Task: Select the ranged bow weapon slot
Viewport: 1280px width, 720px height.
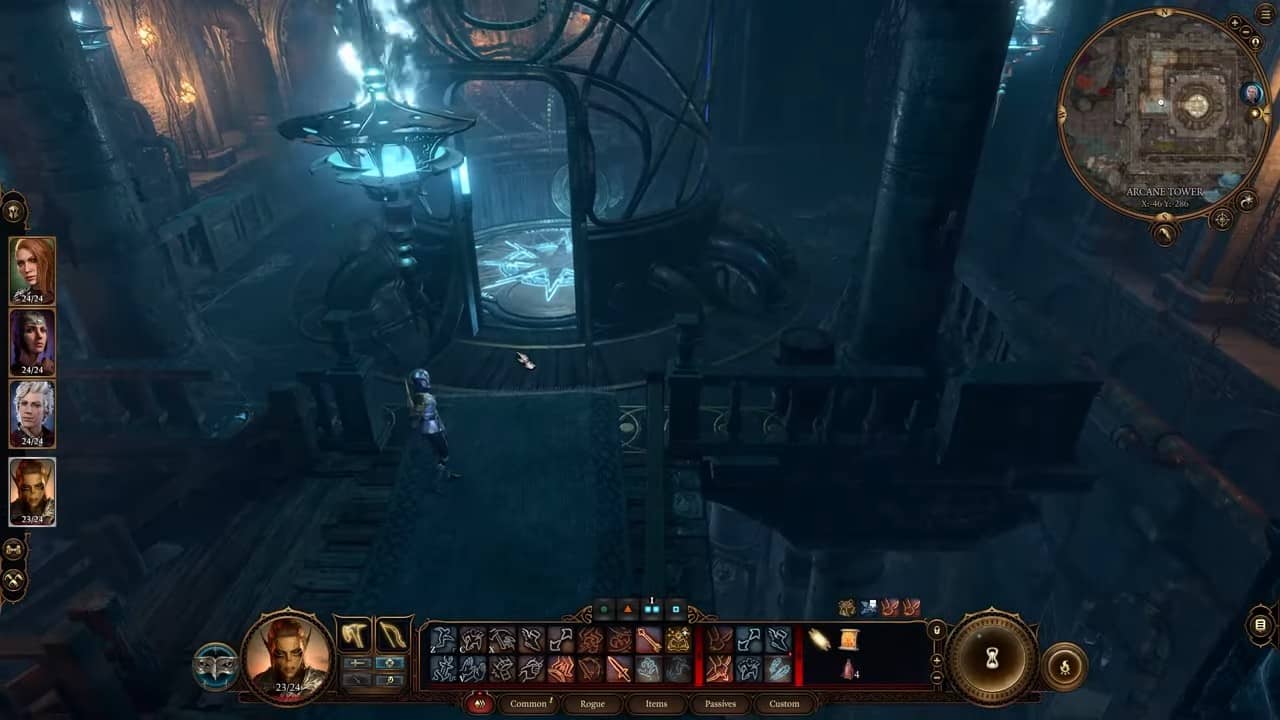Action: pyautogui.click(x=392, y=634)
